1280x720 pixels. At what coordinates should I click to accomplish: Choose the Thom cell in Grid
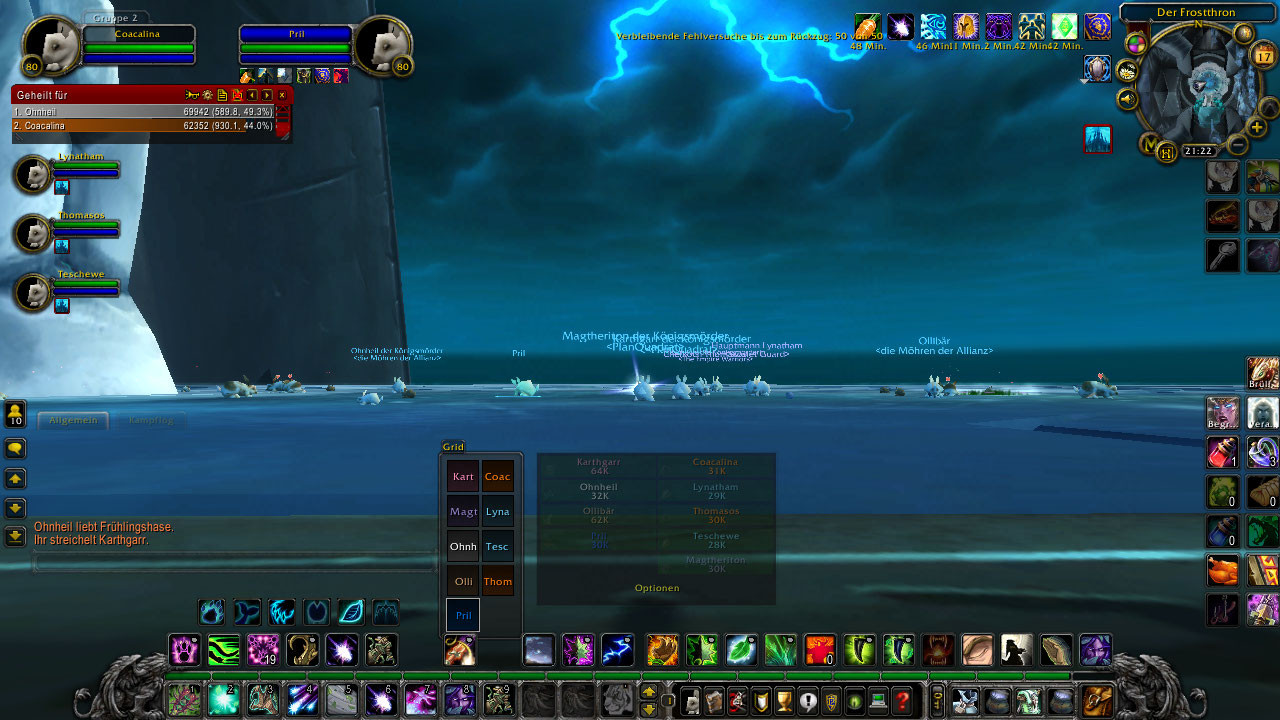coord(498,581)
